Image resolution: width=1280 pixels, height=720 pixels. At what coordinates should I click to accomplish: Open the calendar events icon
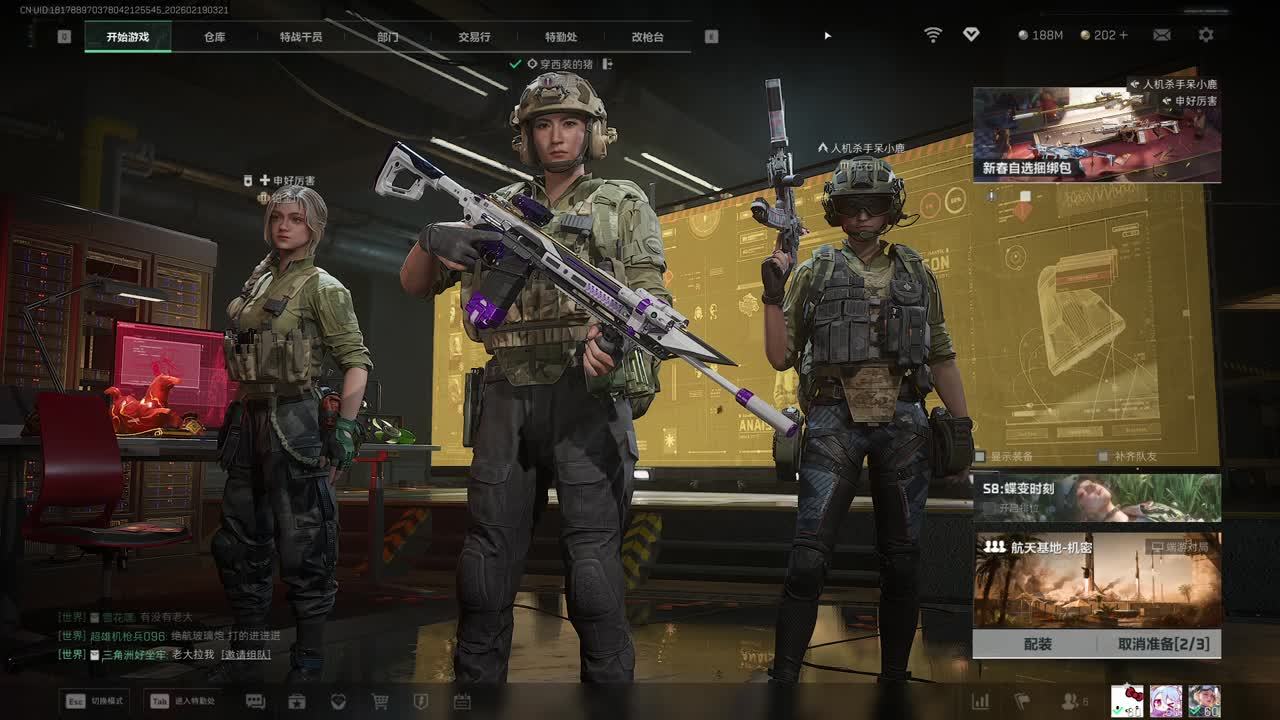[x=462, y=701]
